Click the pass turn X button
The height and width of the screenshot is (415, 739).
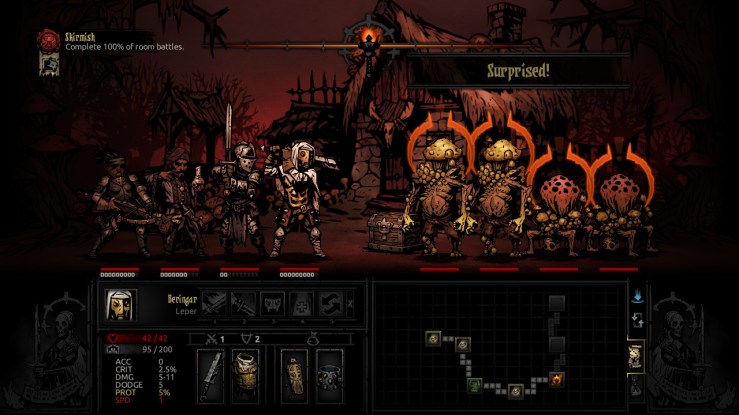coord(349,304)
